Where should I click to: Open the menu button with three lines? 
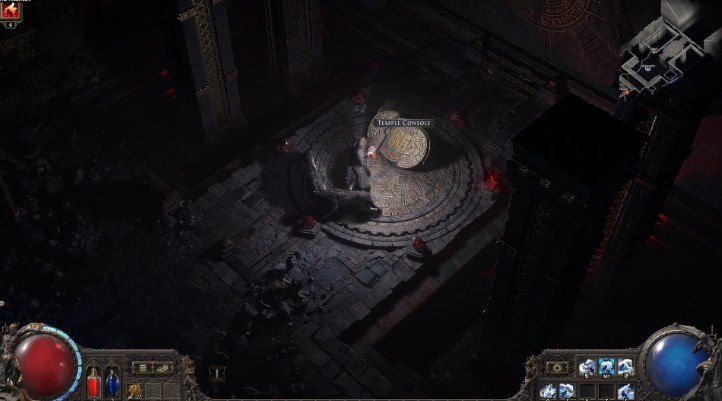coord(143,368)
